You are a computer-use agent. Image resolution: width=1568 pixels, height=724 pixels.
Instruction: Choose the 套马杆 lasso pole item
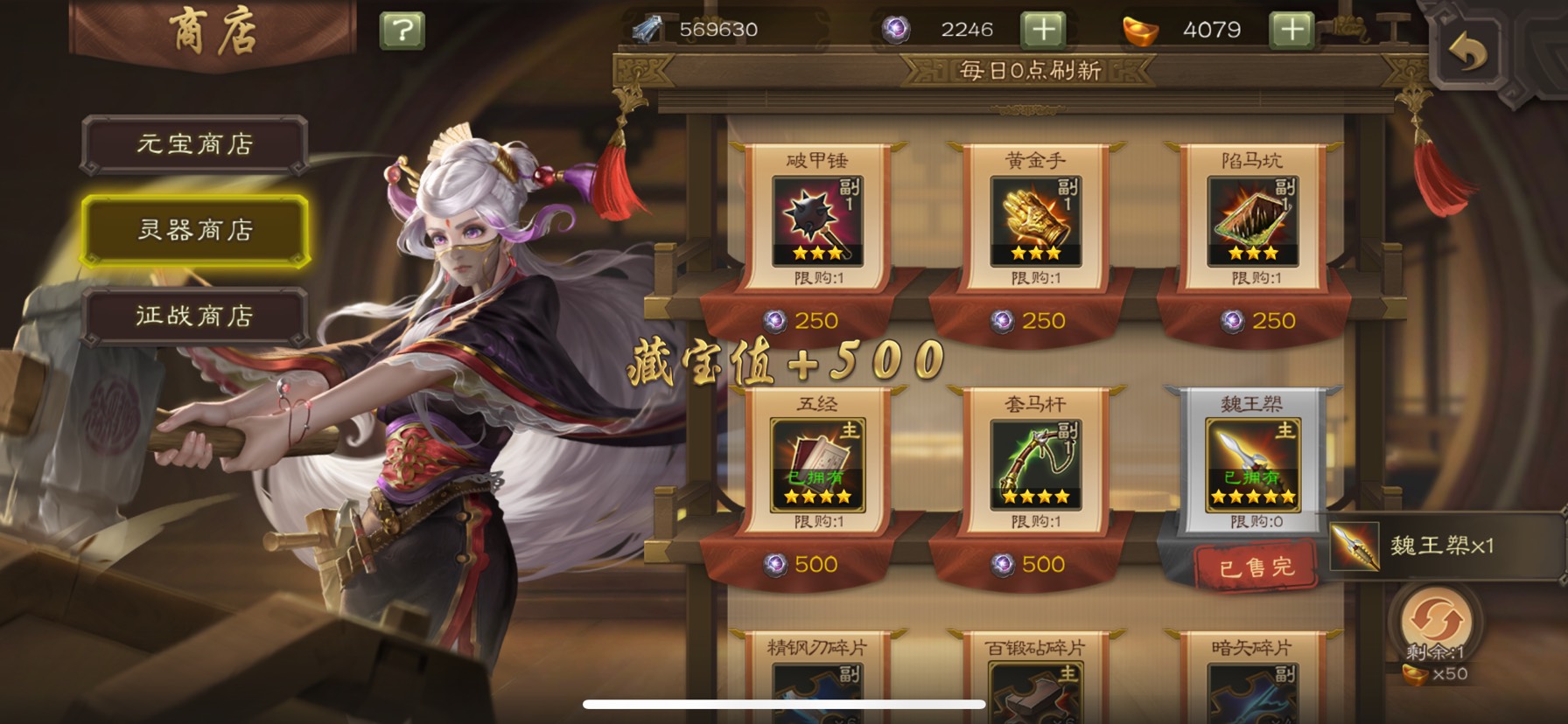(x=1035, y=465)
